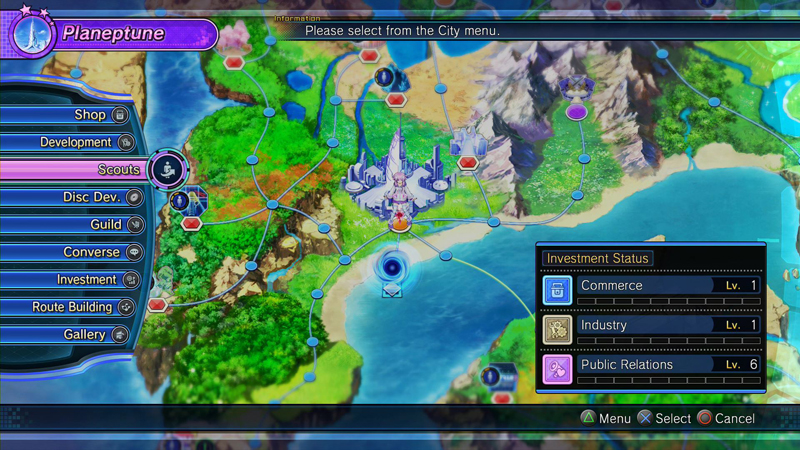Select the Development option

coord(76,142)
